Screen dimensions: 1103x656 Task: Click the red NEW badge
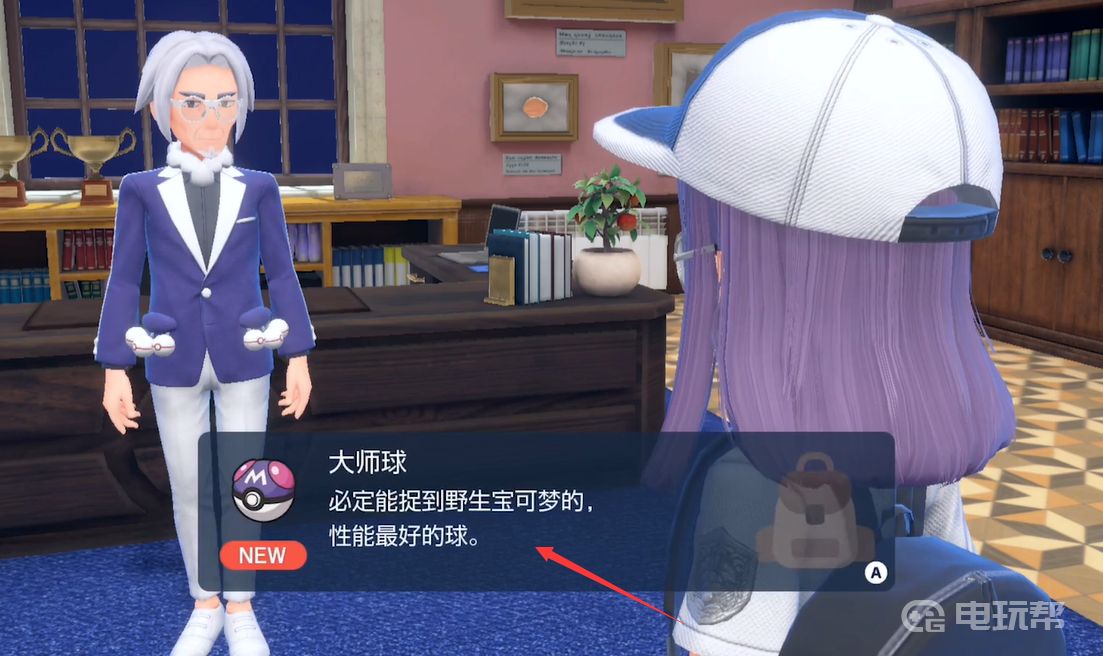(x=262, y=555)
